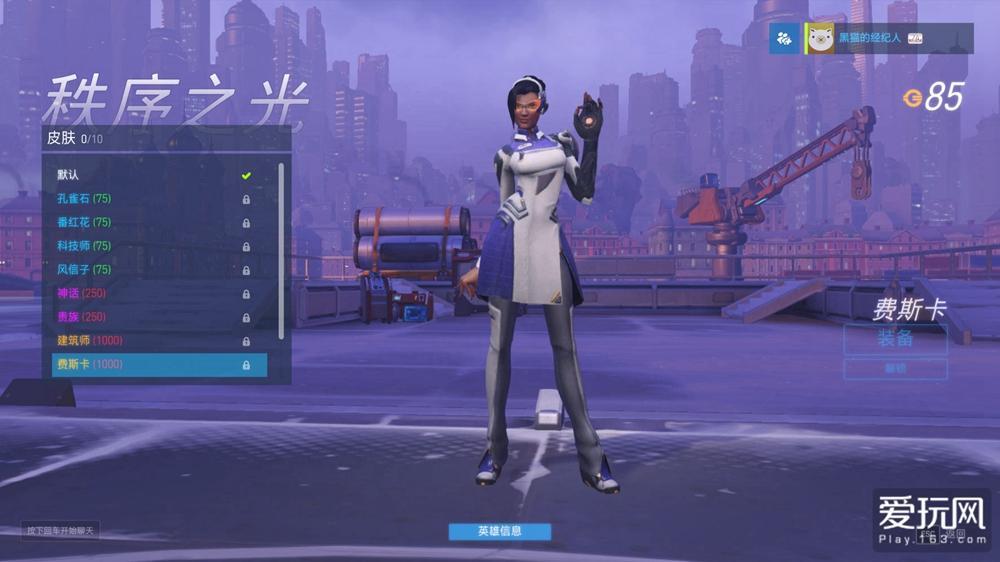This screenshot has height=562, width=1000.
Task: Equip the skin with the 装备 button
Action: click(x=895, y=339)
